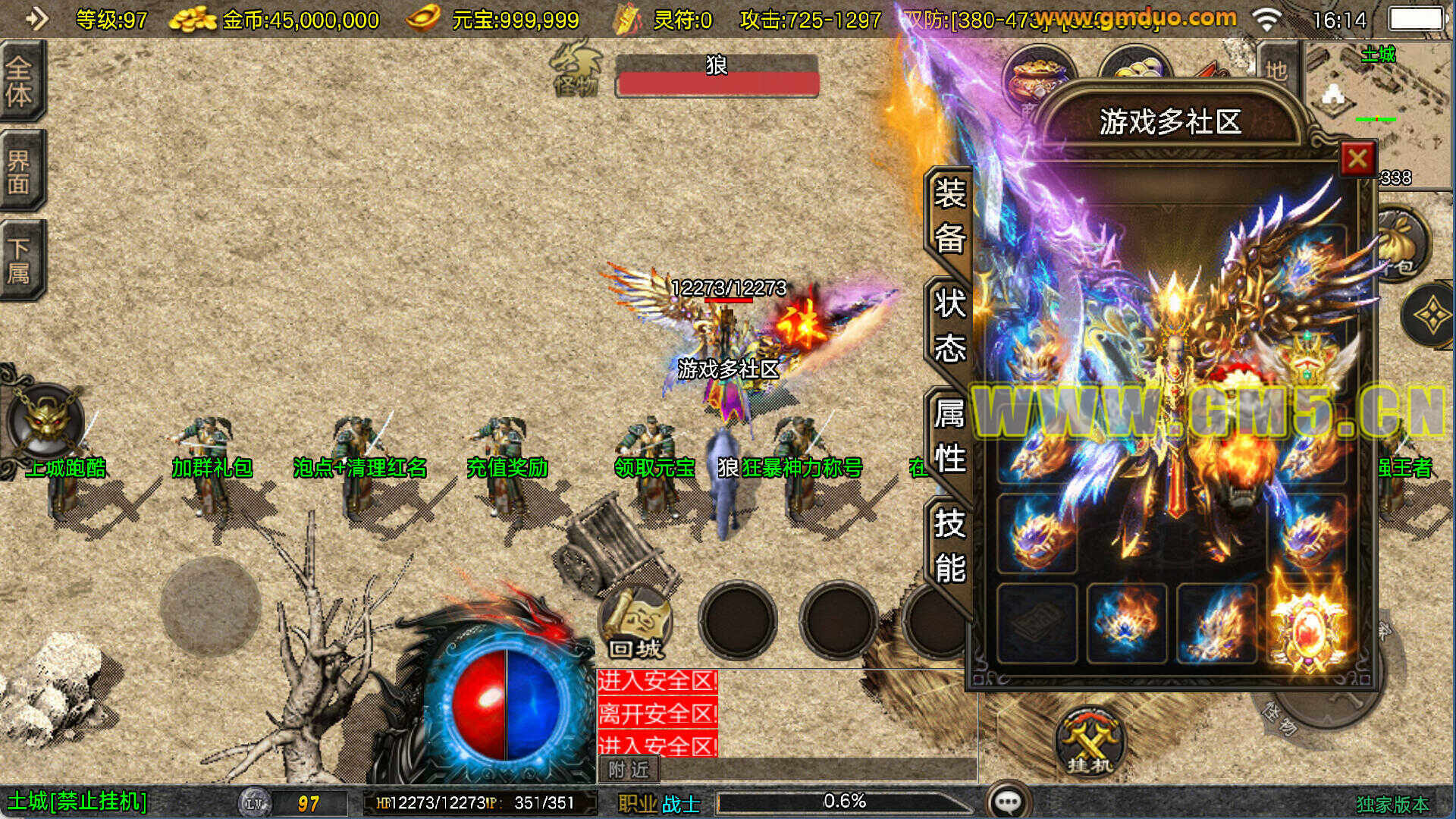Select the 技能 skills tab
Viewport: 1456px width, 819px height.
click(949, 546)
